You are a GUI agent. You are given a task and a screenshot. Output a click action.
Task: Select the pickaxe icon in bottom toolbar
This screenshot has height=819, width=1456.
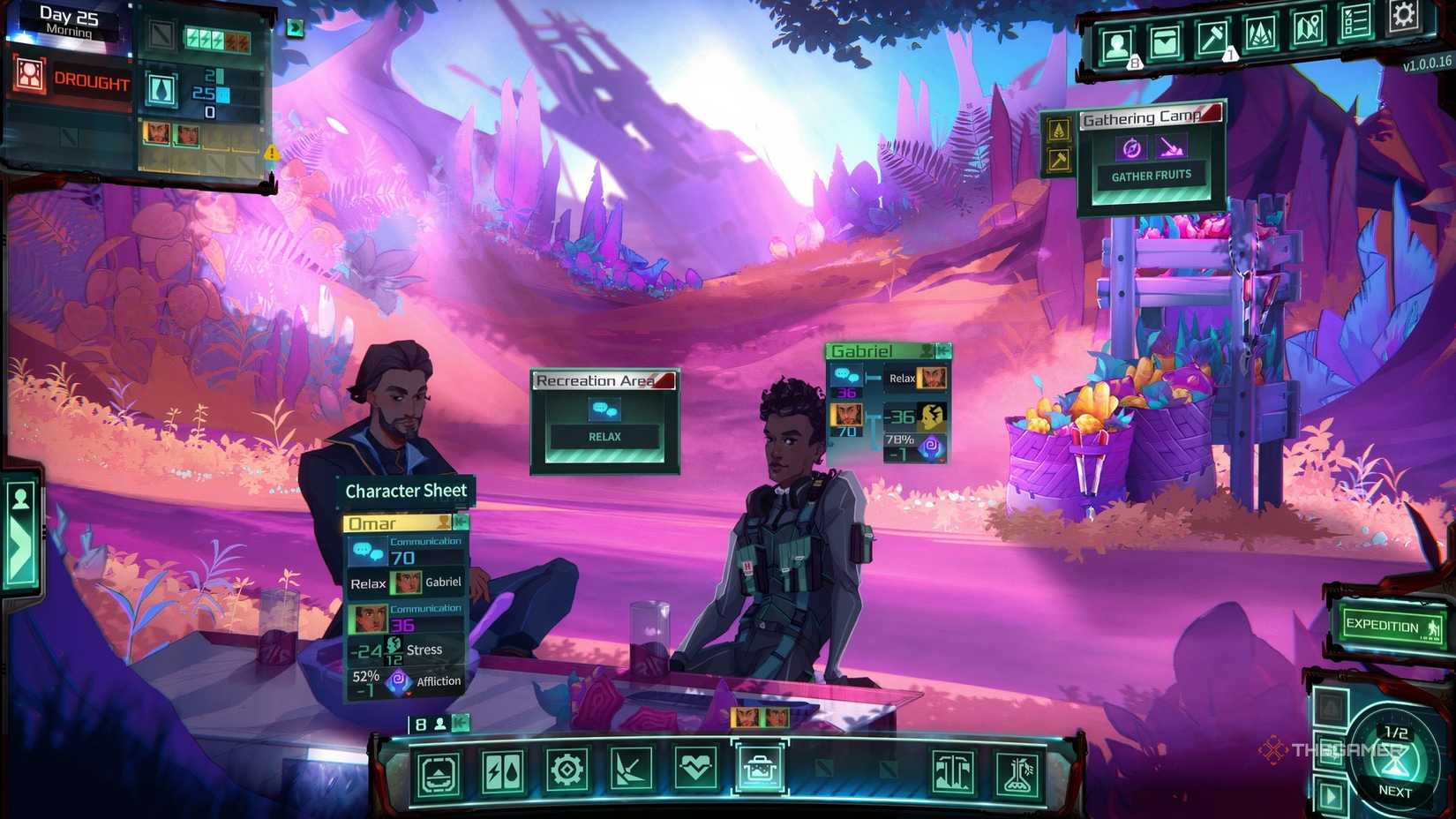pos(632,768)
